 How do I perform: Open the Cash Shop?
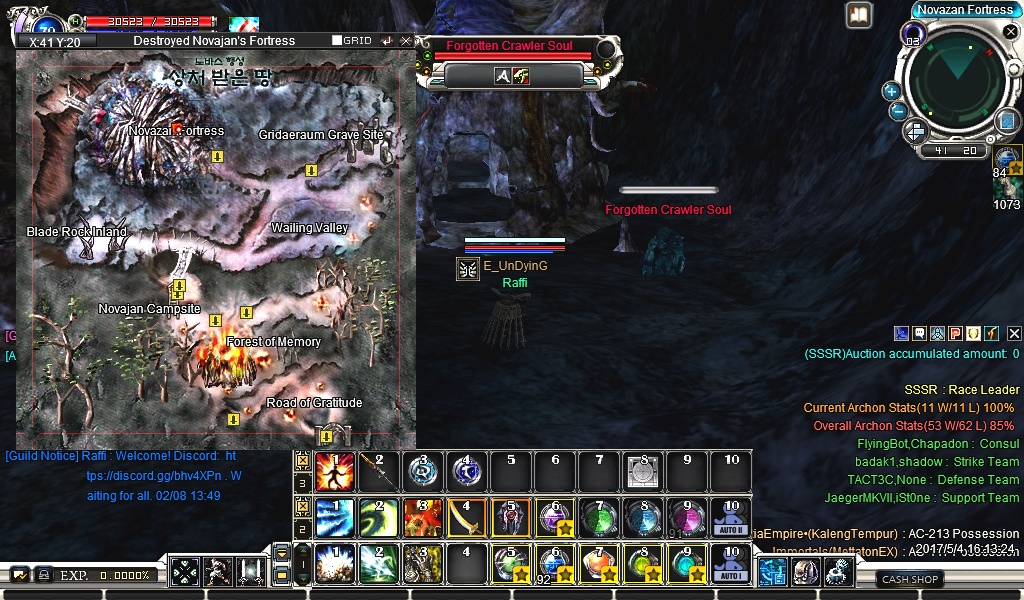click(x=910, y=579)
